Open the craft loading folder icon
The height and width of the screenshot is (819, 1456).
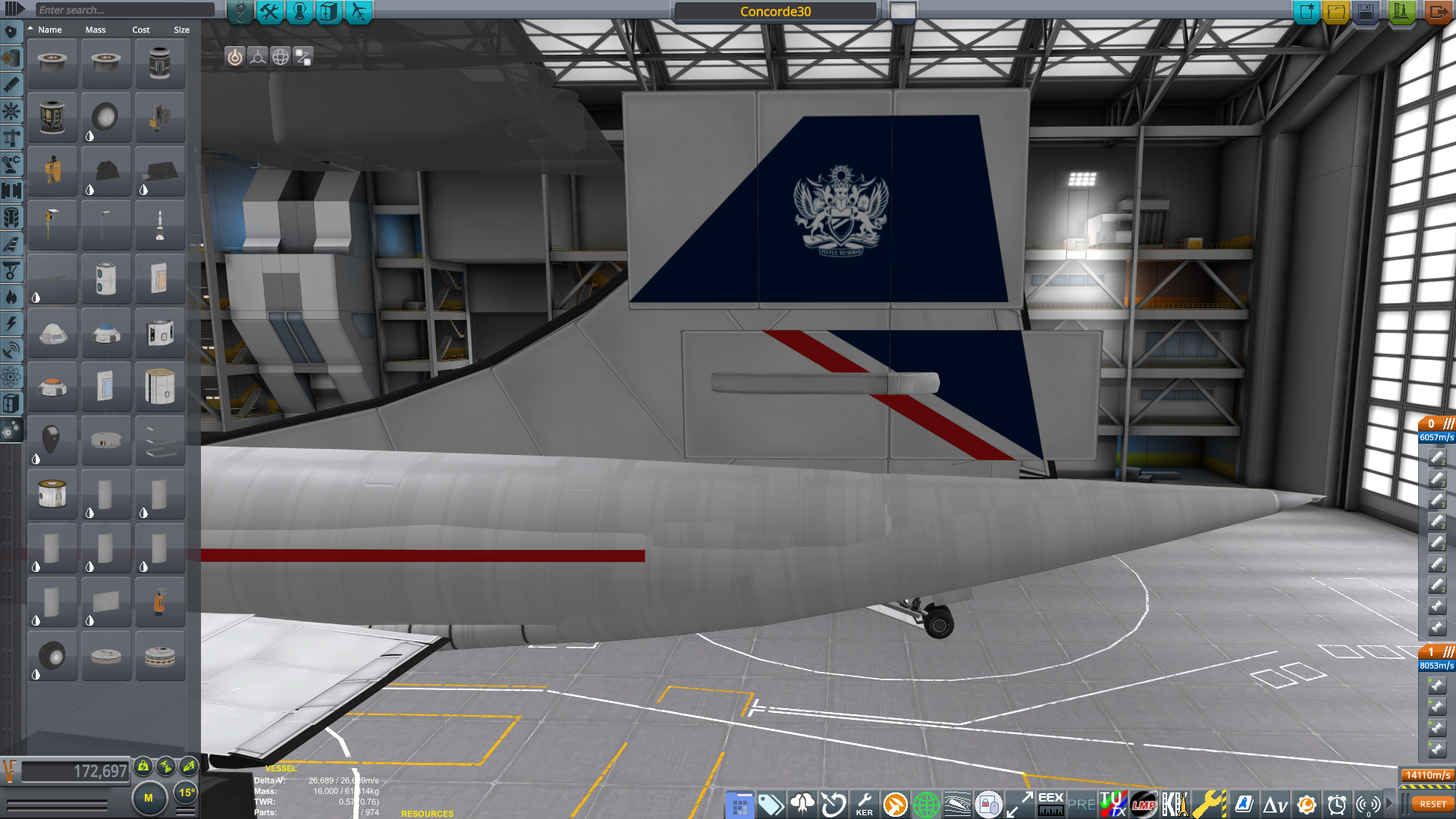(x=1335, y=12)
